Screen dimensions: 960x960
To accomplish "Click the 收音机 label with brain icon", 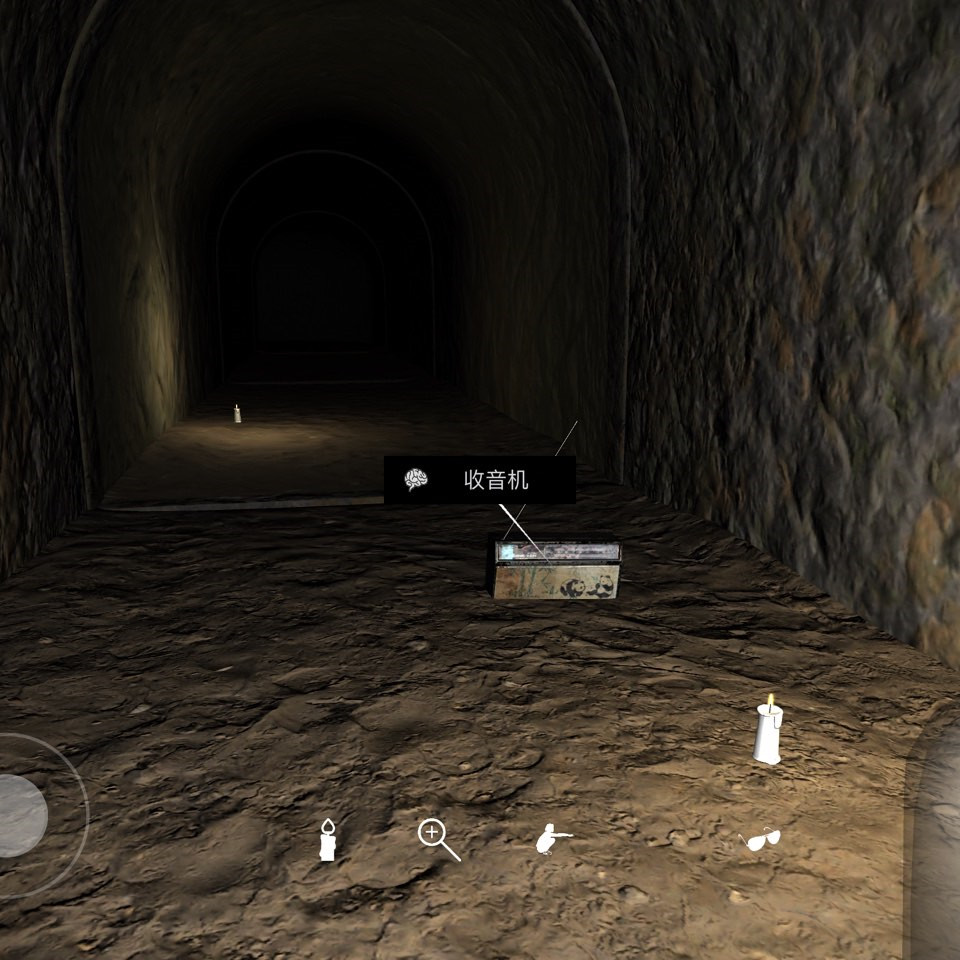I will [480, 480].
